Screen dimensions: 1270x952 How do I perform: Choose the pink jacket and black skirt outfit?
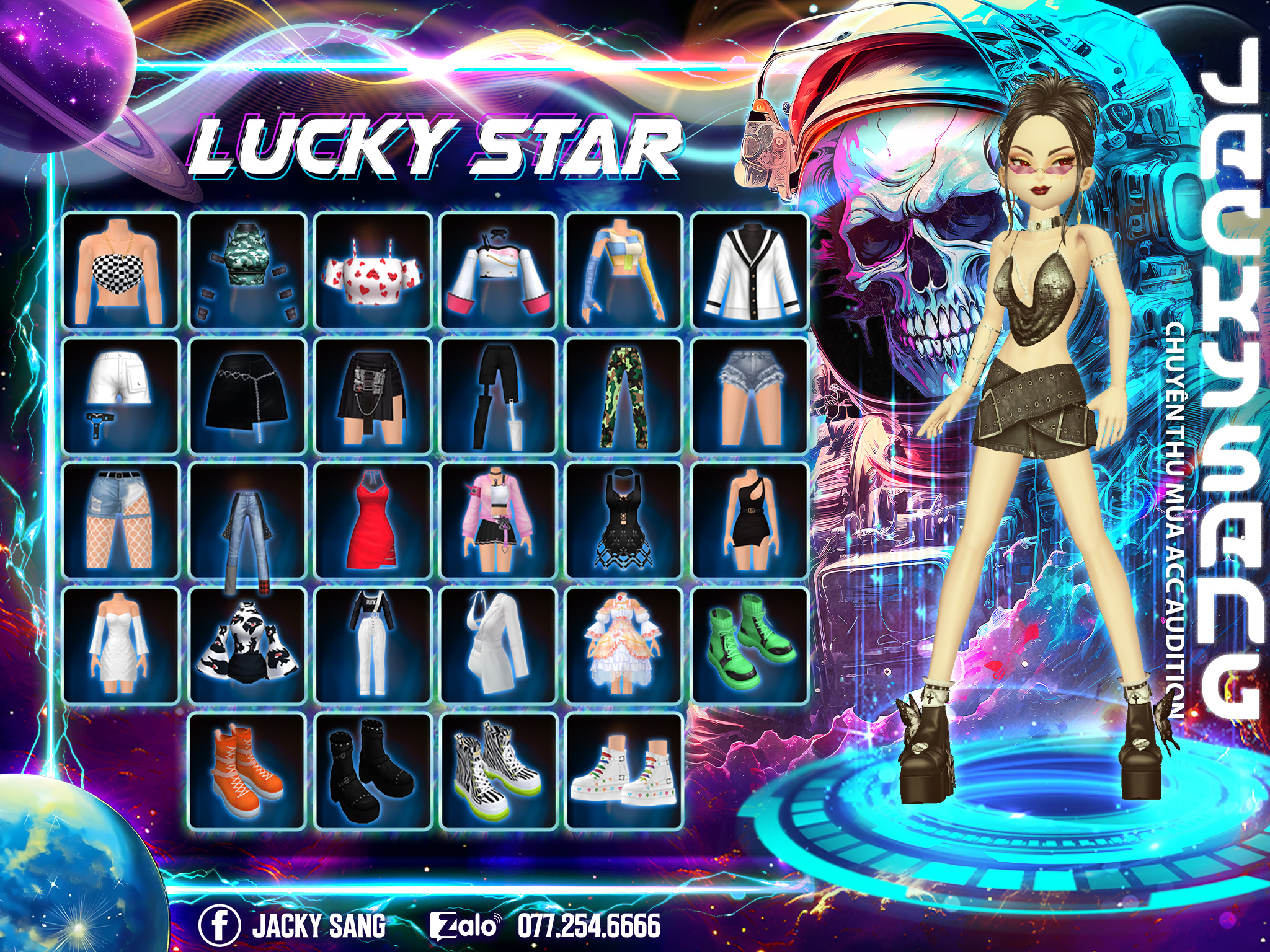pos(499,521)
